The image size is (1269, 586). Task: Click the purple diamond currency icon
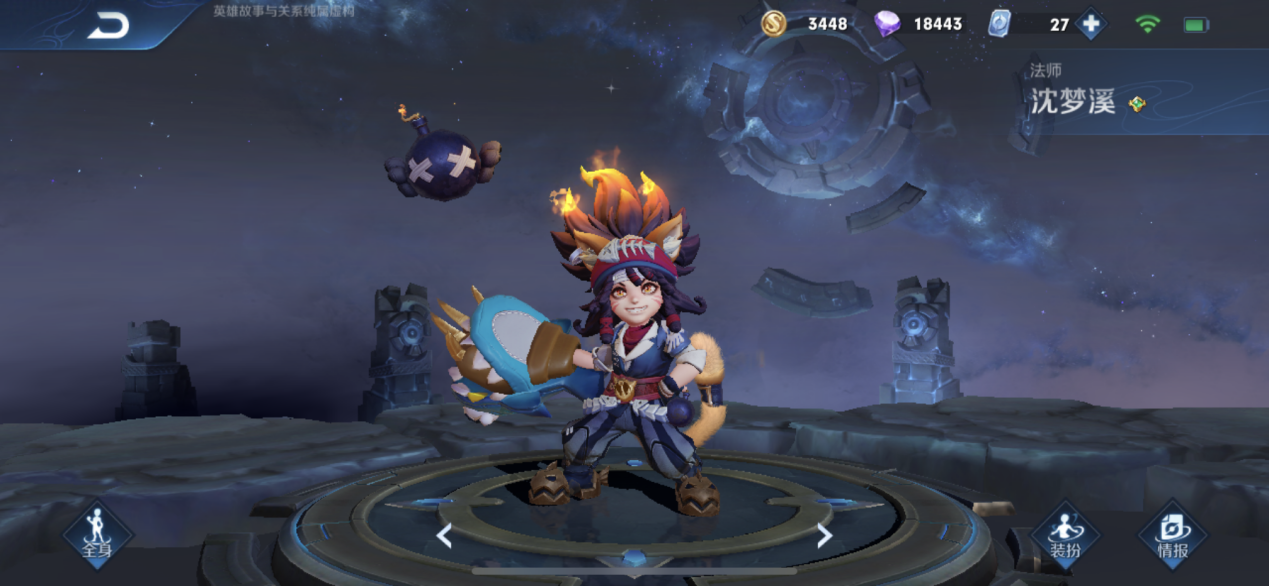point(887,24)
